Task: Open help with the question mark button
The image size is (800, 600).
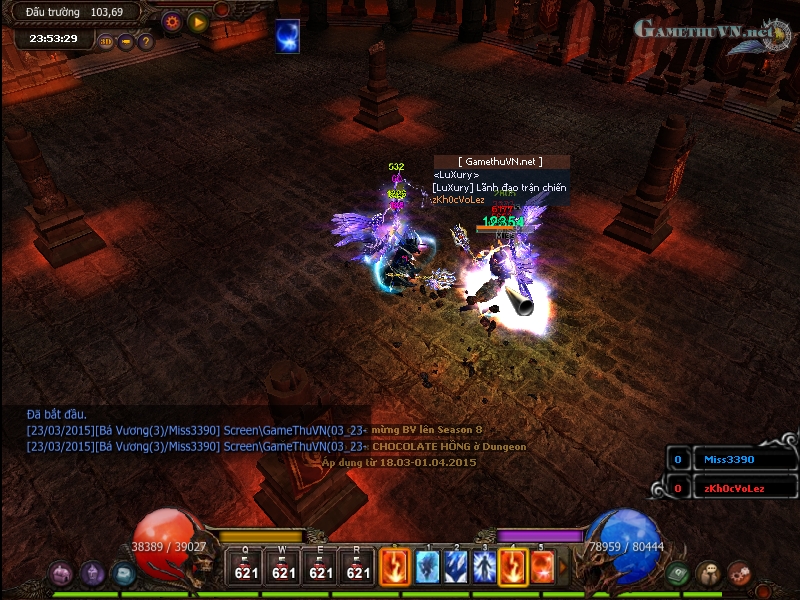Action: point(145,42)
